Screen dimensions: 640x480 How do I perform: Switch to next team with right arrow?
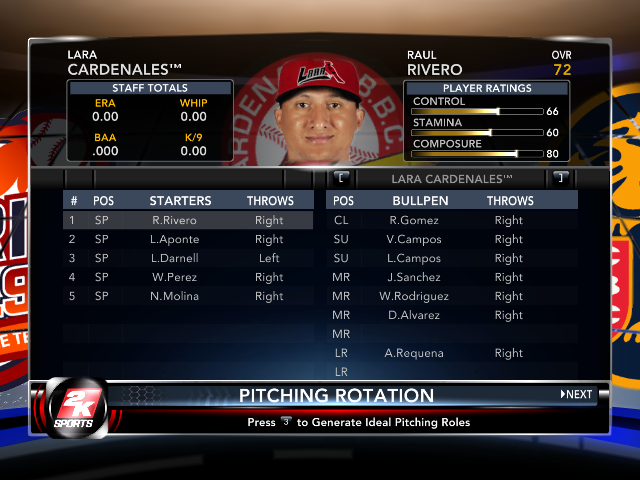[561, 177]
